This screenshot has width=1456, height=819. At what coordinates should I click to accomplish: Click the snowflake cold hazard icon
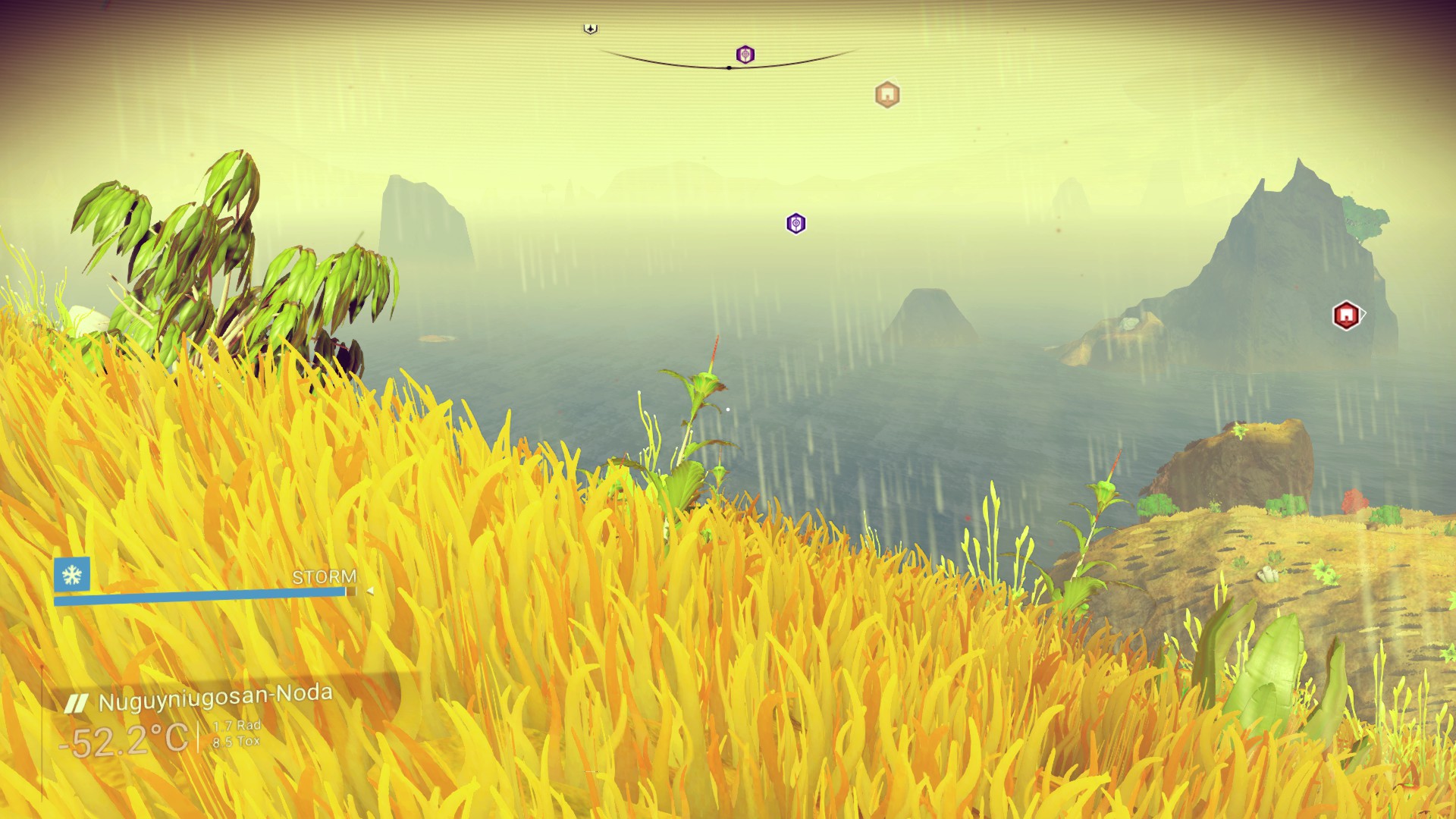pyautogui.click(x=72, y=575)
